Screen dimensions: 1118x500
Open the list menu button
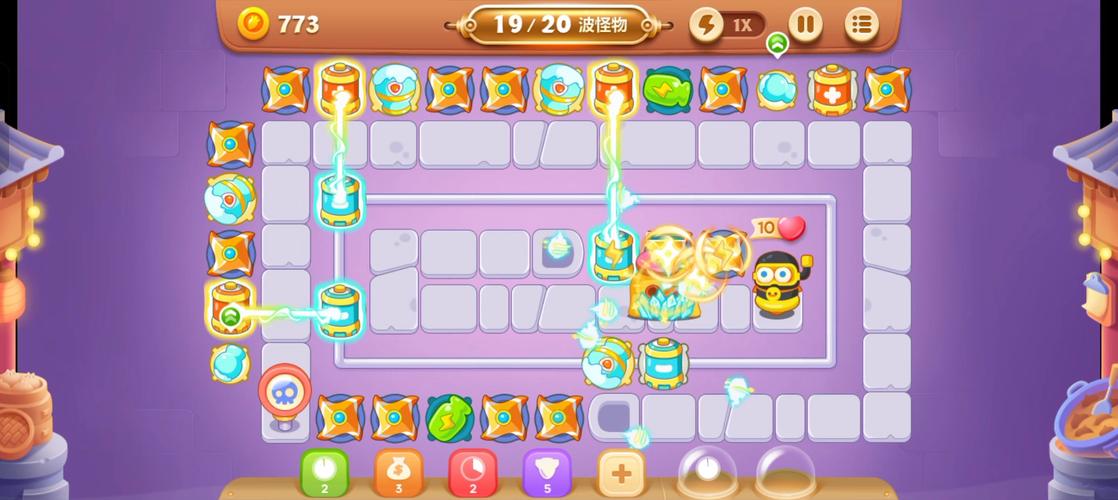(x=861, y=24)
